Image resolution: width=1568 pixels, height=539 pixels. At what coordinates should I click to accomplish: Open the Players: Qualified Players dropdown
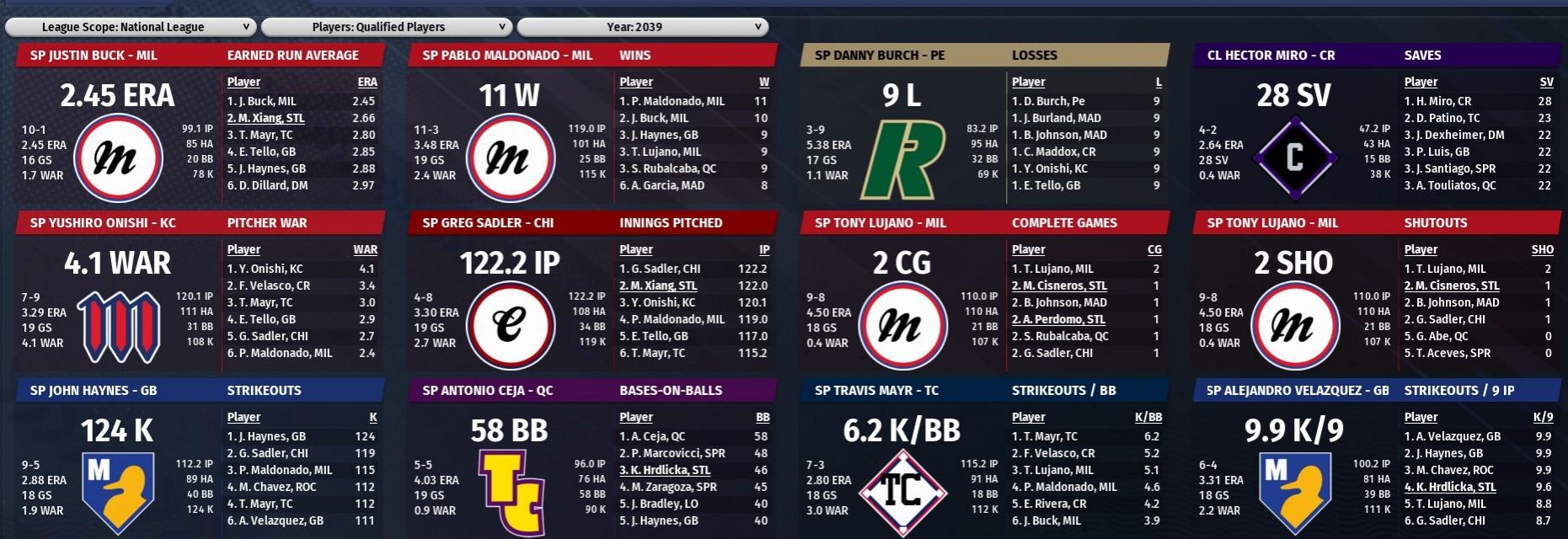[x=386, y=27]
